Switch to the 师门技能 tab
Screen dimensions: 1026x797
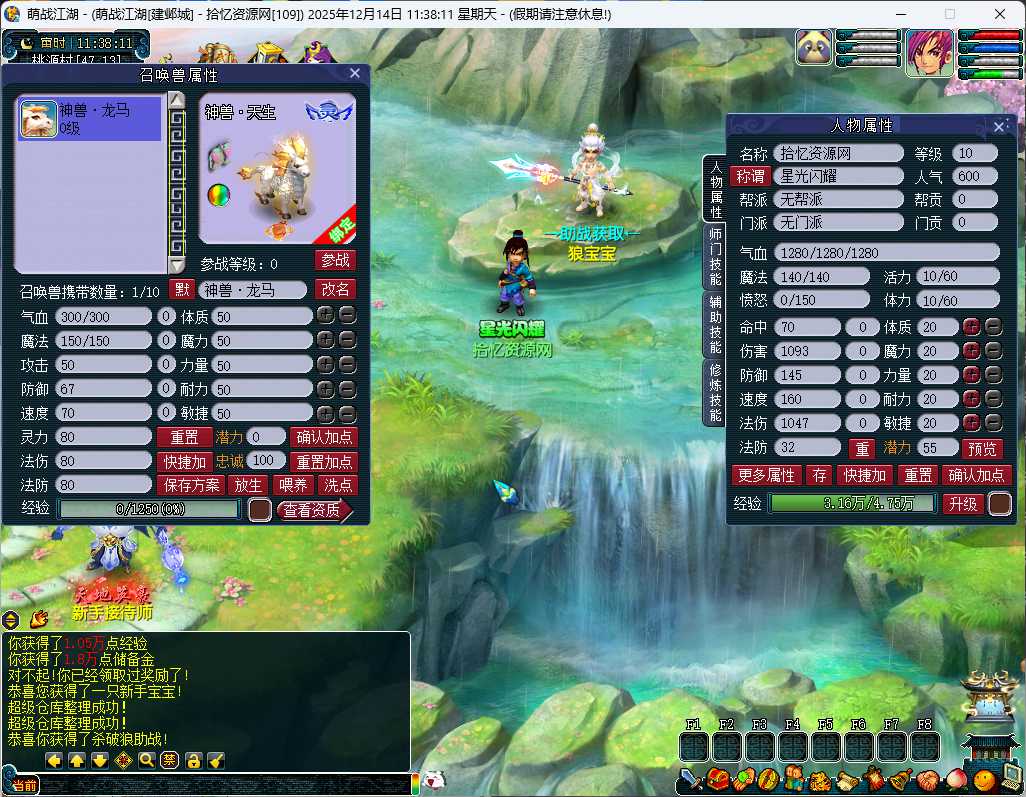pos(714,258)
